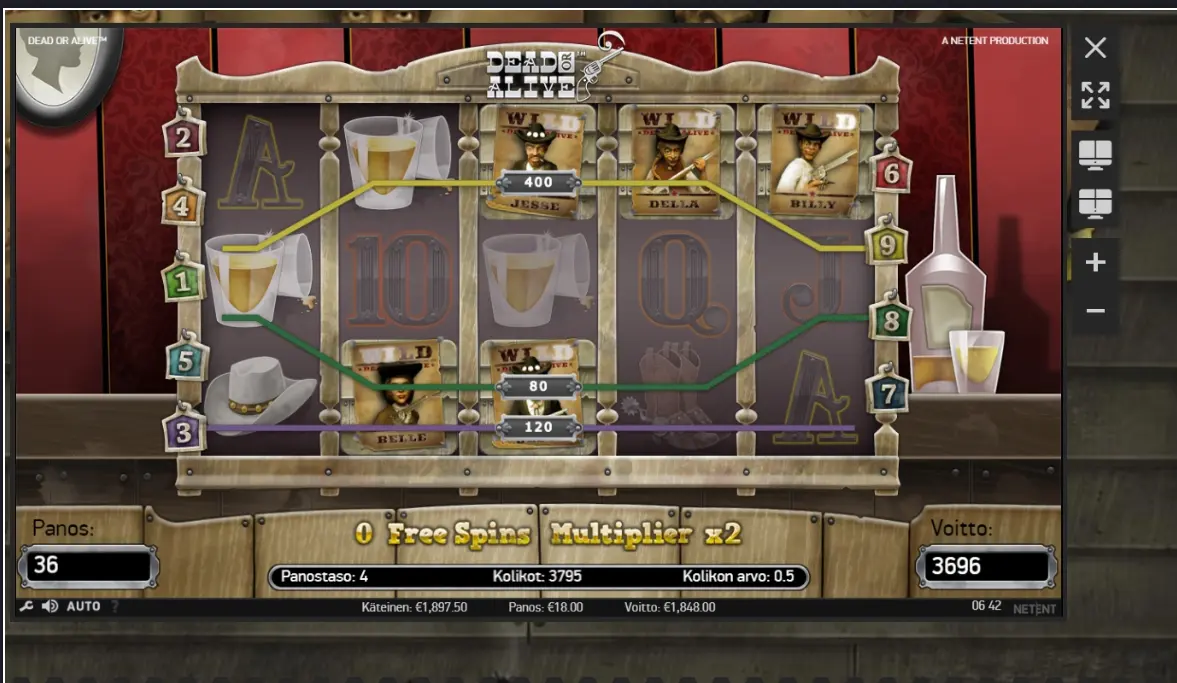This screenshot has height=683, width=1177.
Task: Zoom in with the plus button
Action: (1095, 262)
